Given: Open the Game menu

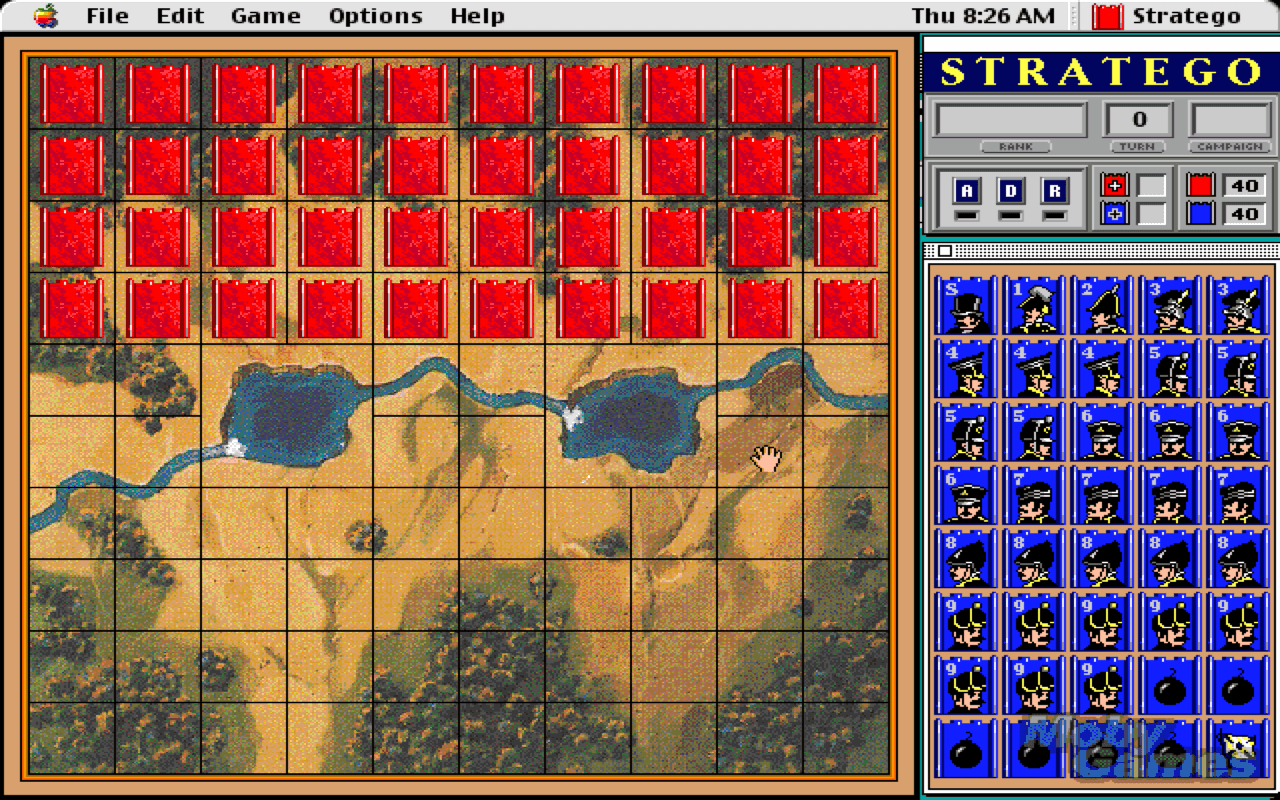Looking at the screenshot, I should (264, 15).
